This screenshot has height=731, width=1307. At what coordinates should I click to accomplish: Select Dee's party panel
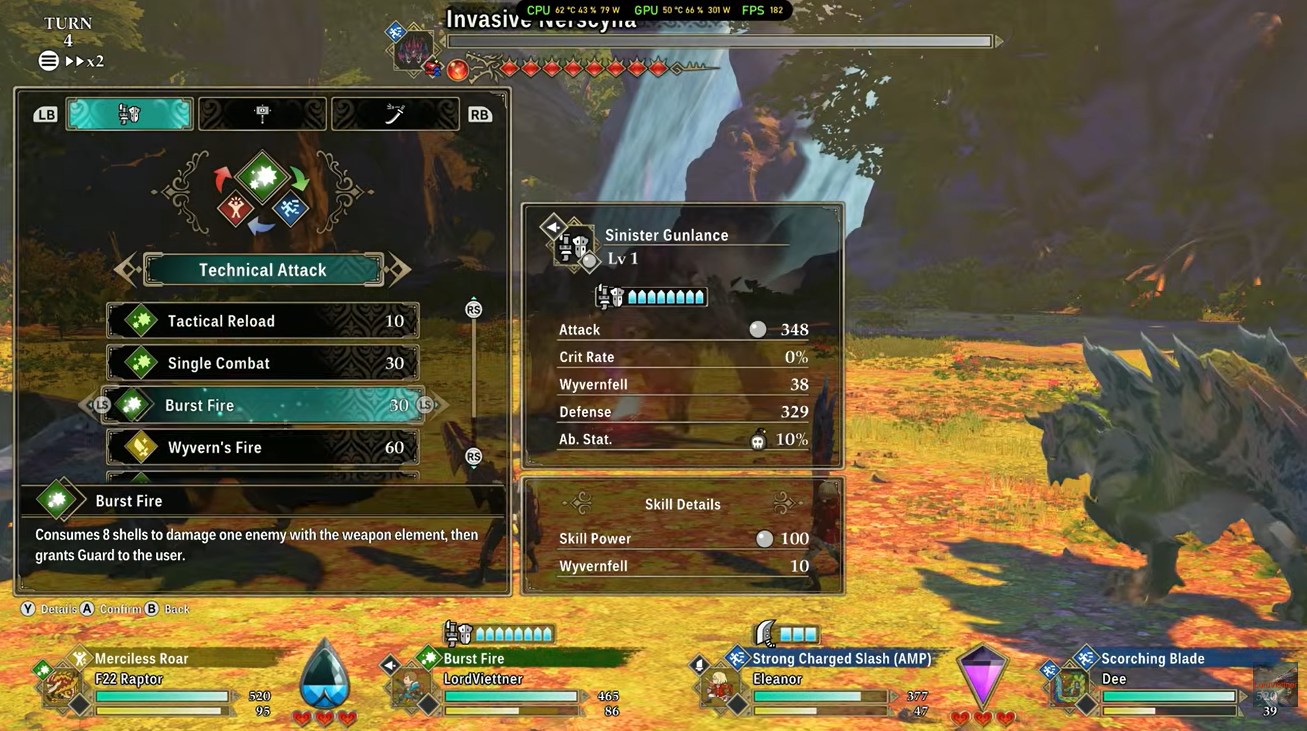pyautogui.click(x=1150, y=688)
